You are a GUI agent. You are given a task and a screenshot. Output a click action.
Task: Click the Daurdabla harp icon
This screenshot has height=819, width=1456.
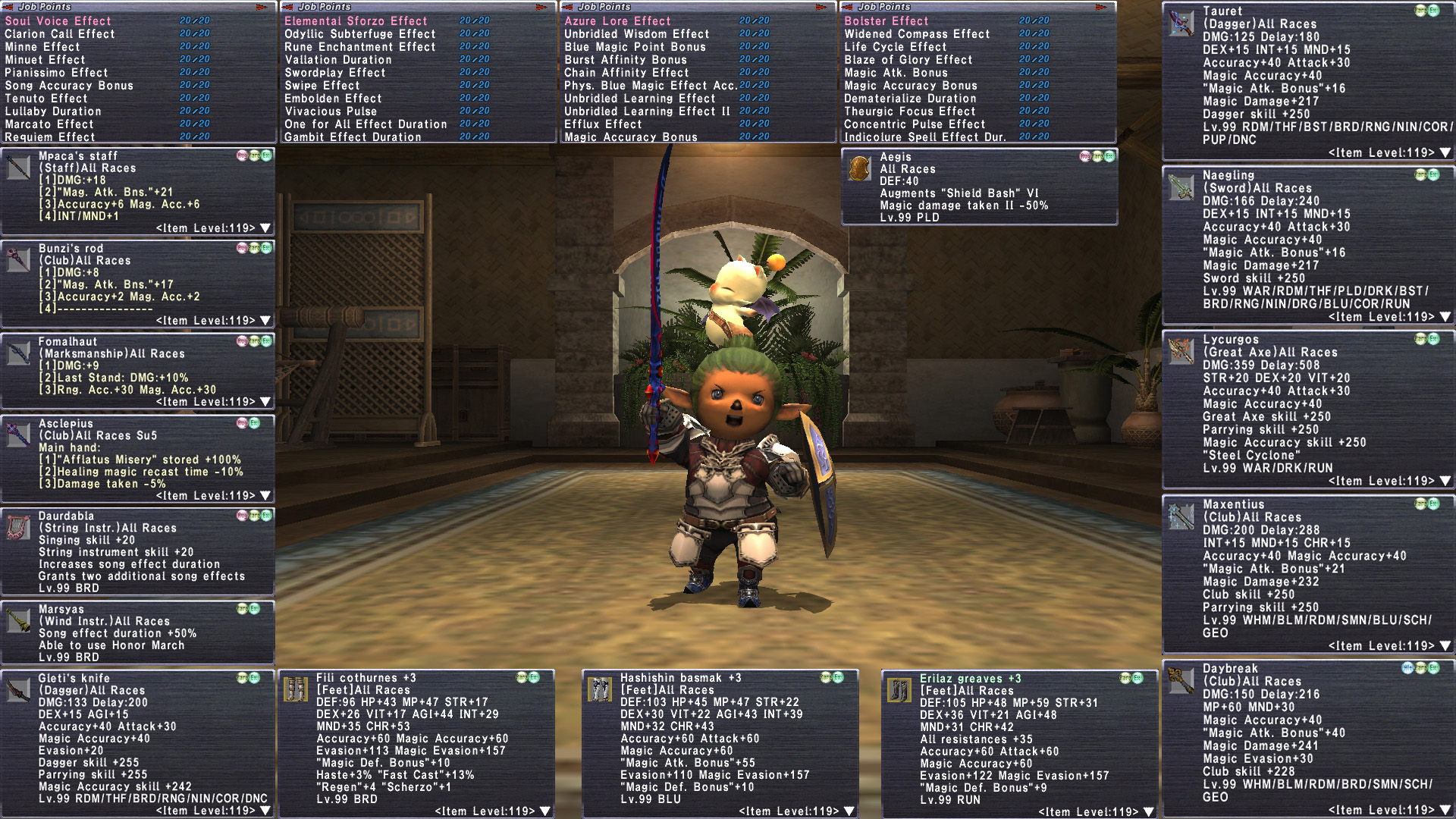(18, 527)
